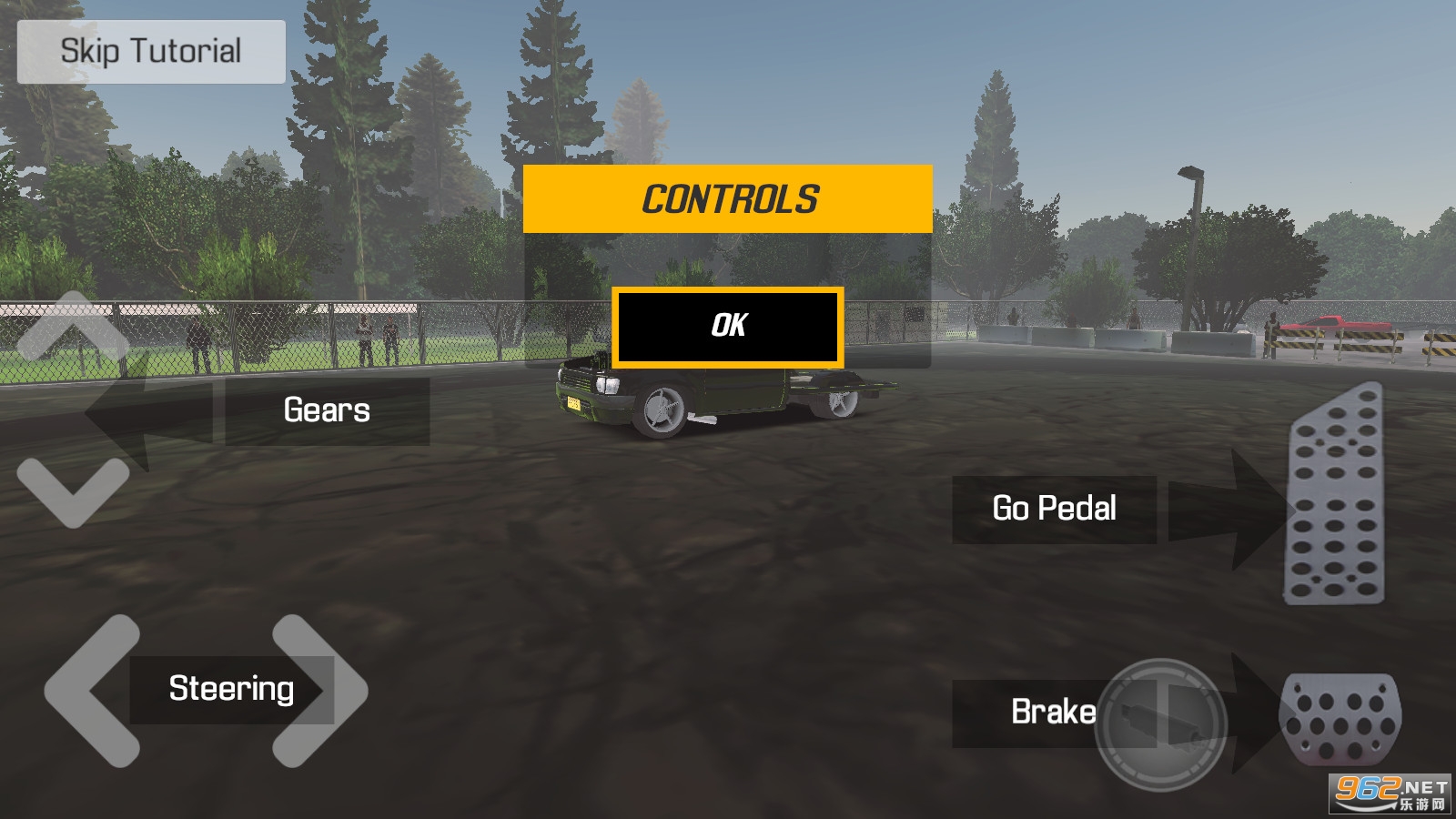Tap the brake pedal

(1340, 717)
